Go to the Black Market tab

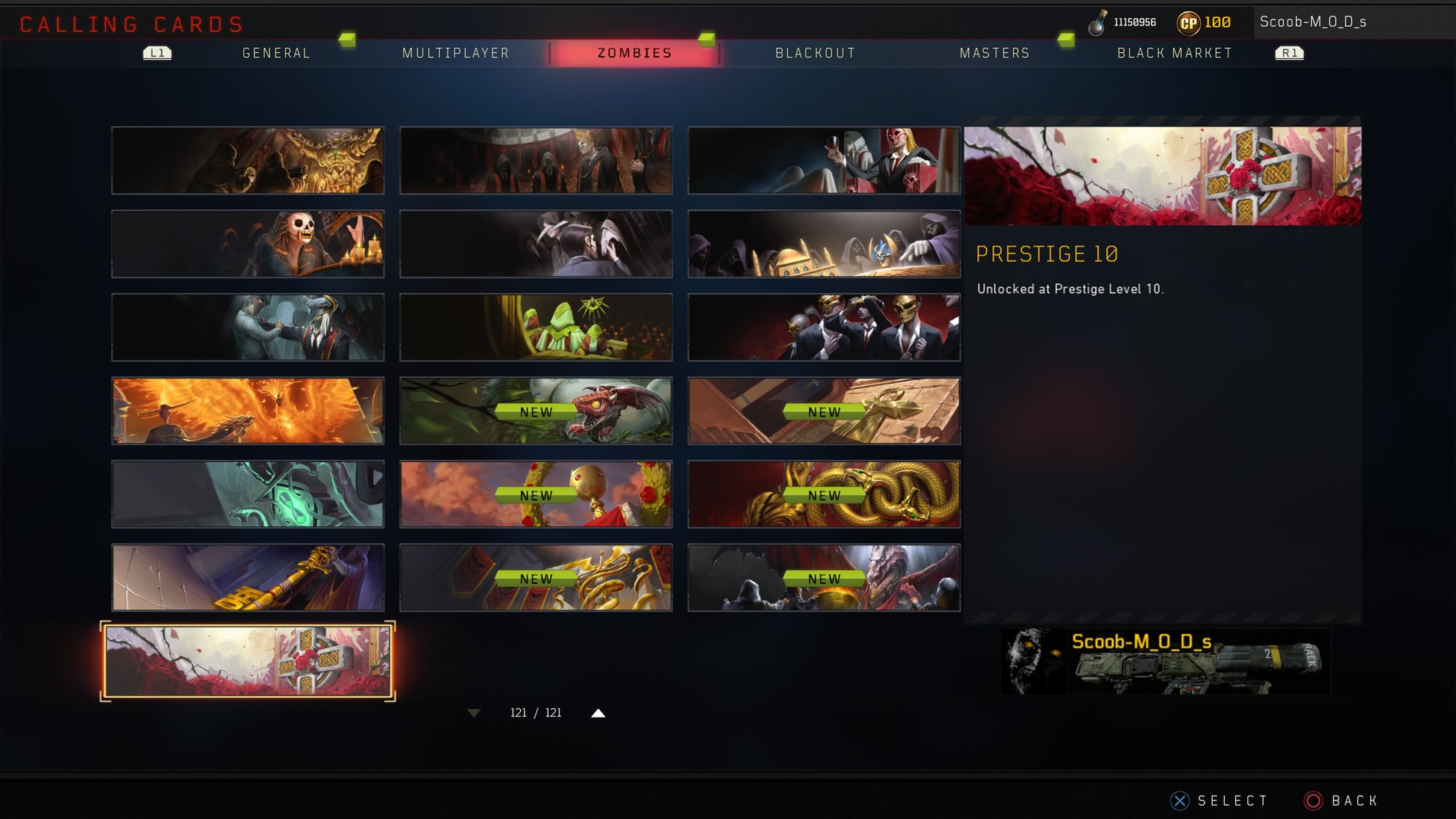(1174, 53)
